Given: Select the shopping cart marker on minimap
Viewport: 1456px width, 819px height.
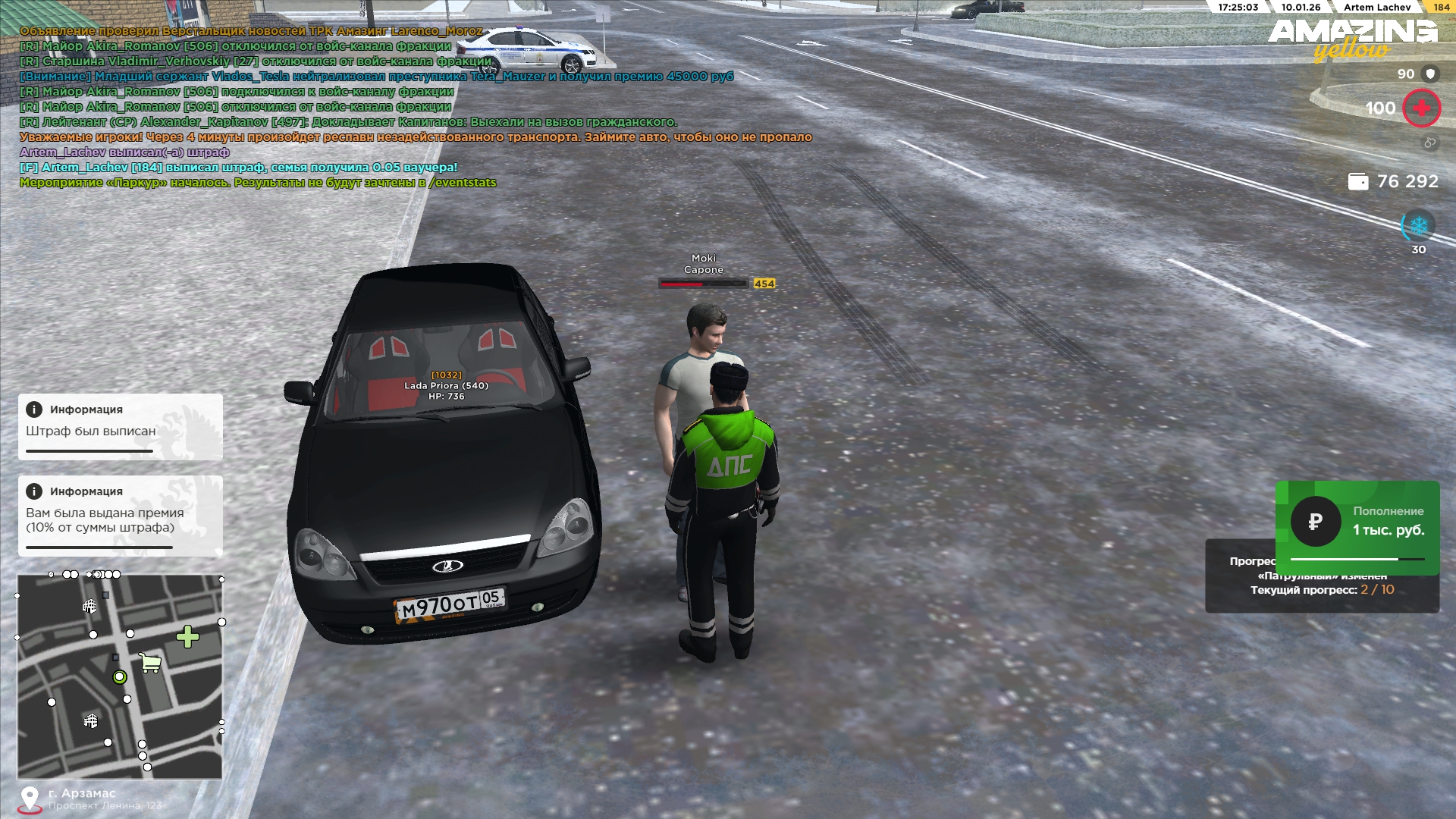Looking at the screenshot, I should 150,663.
